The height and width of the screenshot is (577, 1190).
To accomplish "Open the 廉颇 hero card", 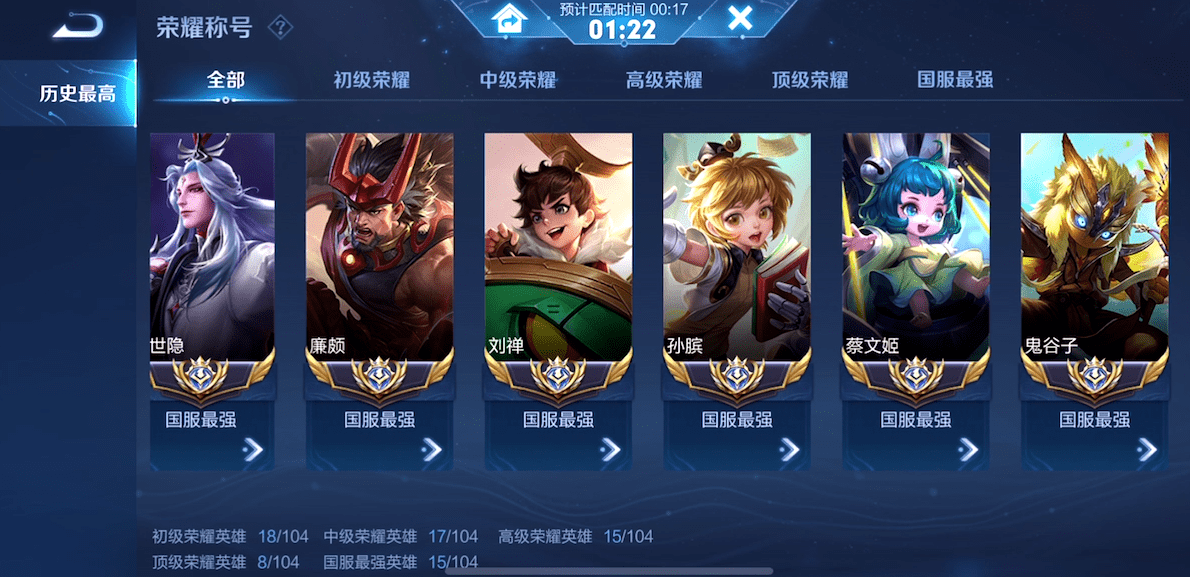I will 379,250.
